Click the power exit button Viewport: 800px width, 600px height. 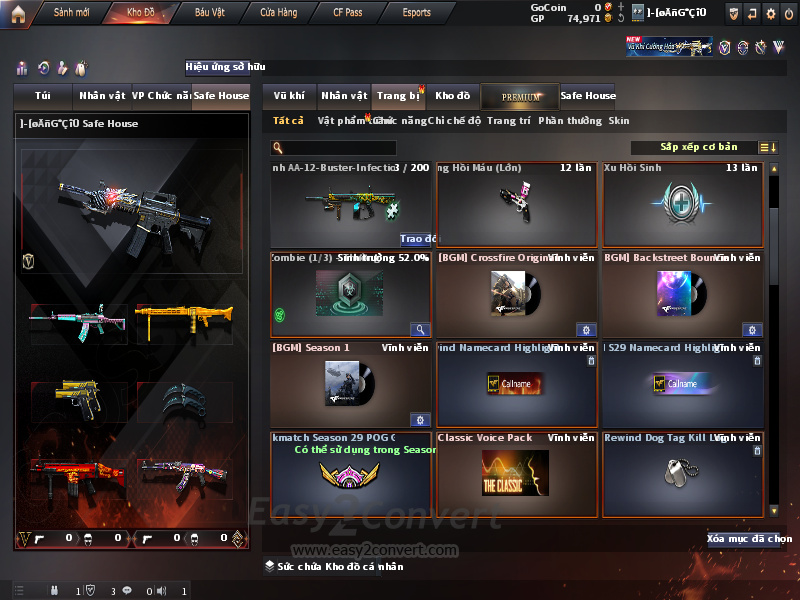point(789,13)
